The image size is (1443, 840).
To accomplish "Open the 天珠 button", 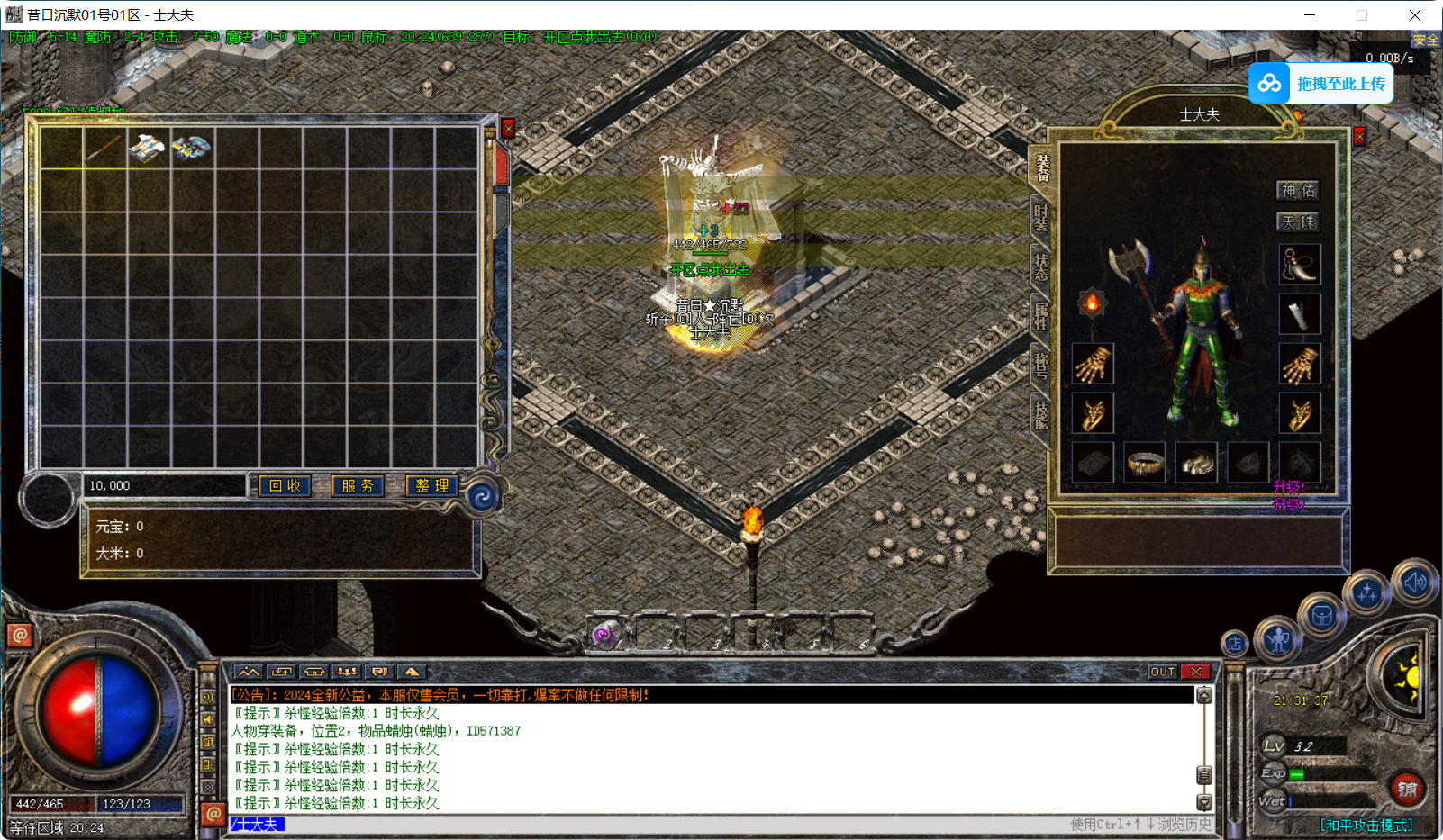I will click(1298, 221).
